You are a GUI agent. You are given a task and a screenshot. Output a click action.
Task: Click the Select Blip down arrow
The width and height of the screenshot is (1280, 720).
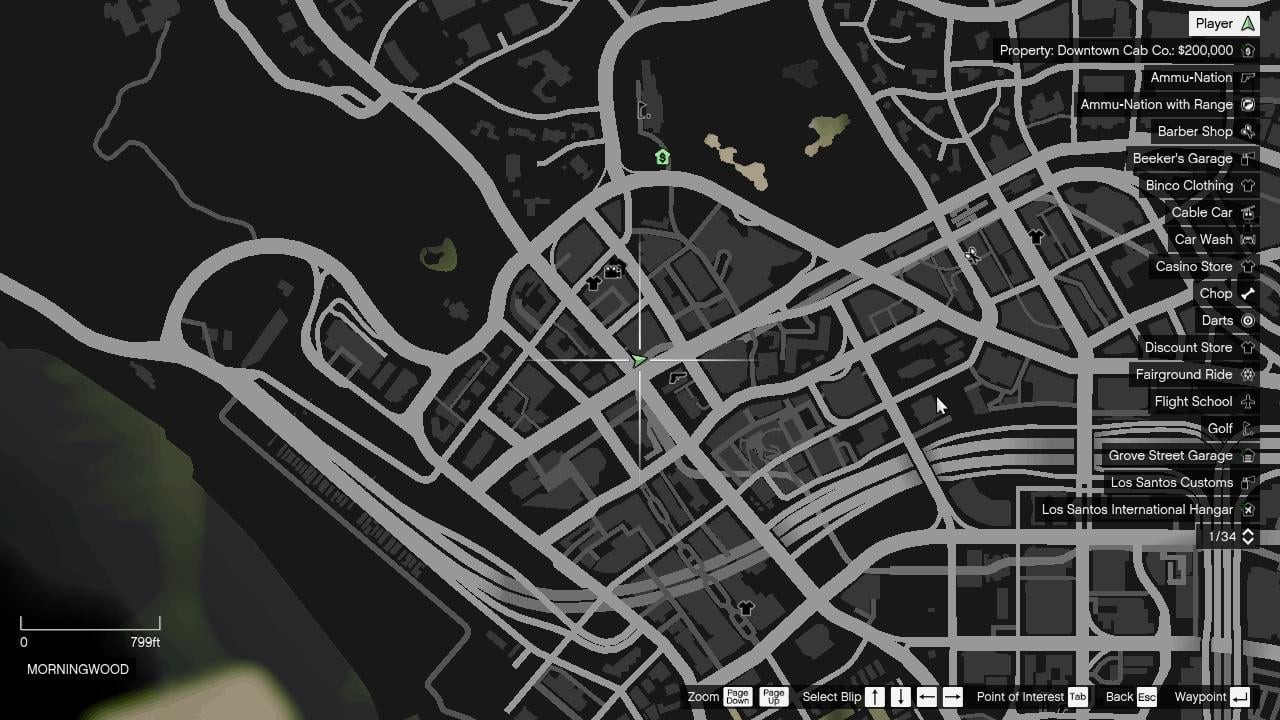[895, 697]
